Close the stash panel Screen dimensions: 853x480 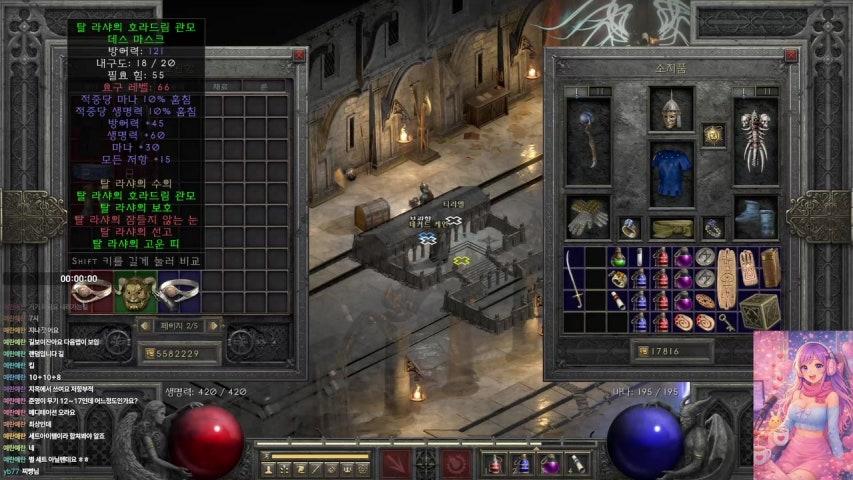(298, 55)
